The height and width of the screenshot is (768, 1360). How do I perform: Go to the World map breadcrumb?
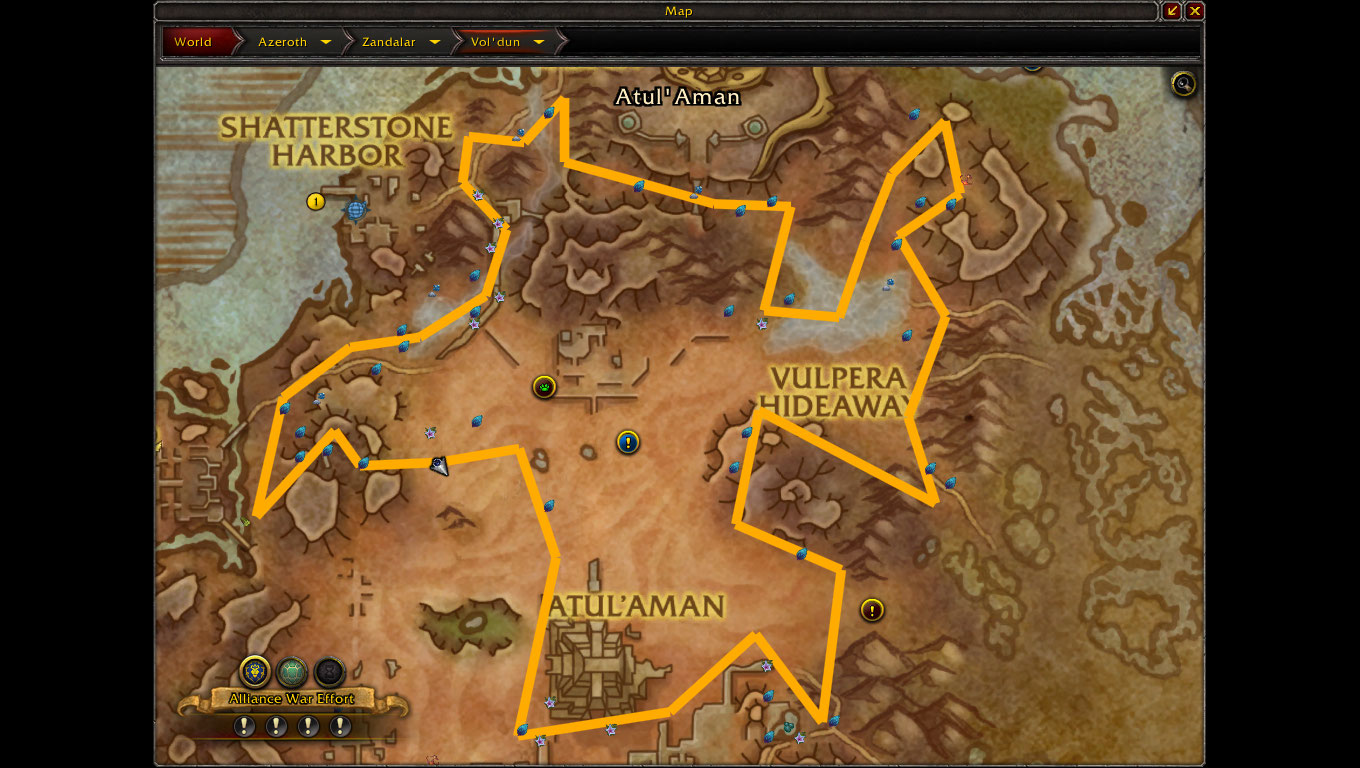point(194,42)
